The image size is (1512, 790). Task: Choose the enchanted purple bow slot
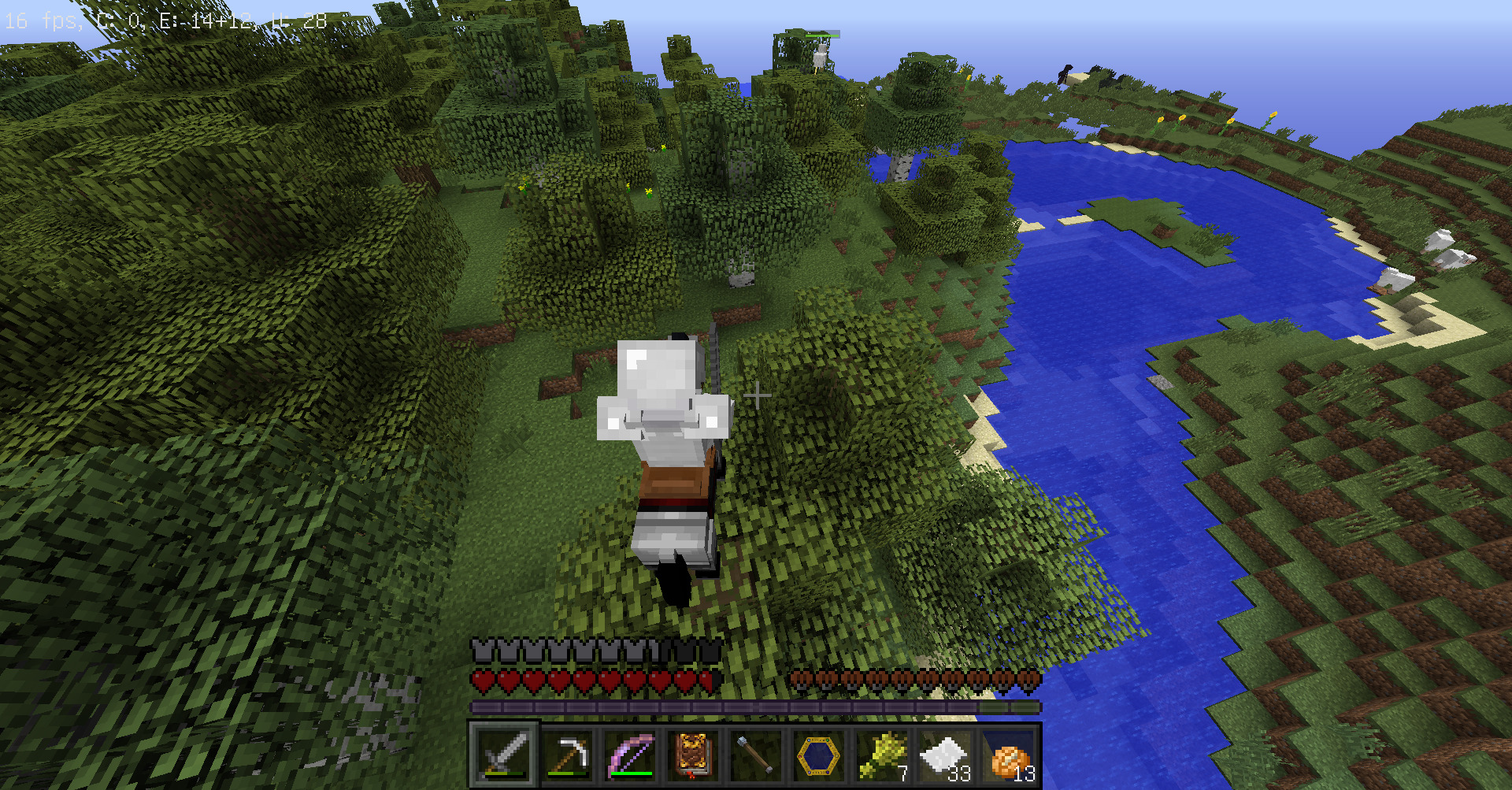click(x=630, y=755)
